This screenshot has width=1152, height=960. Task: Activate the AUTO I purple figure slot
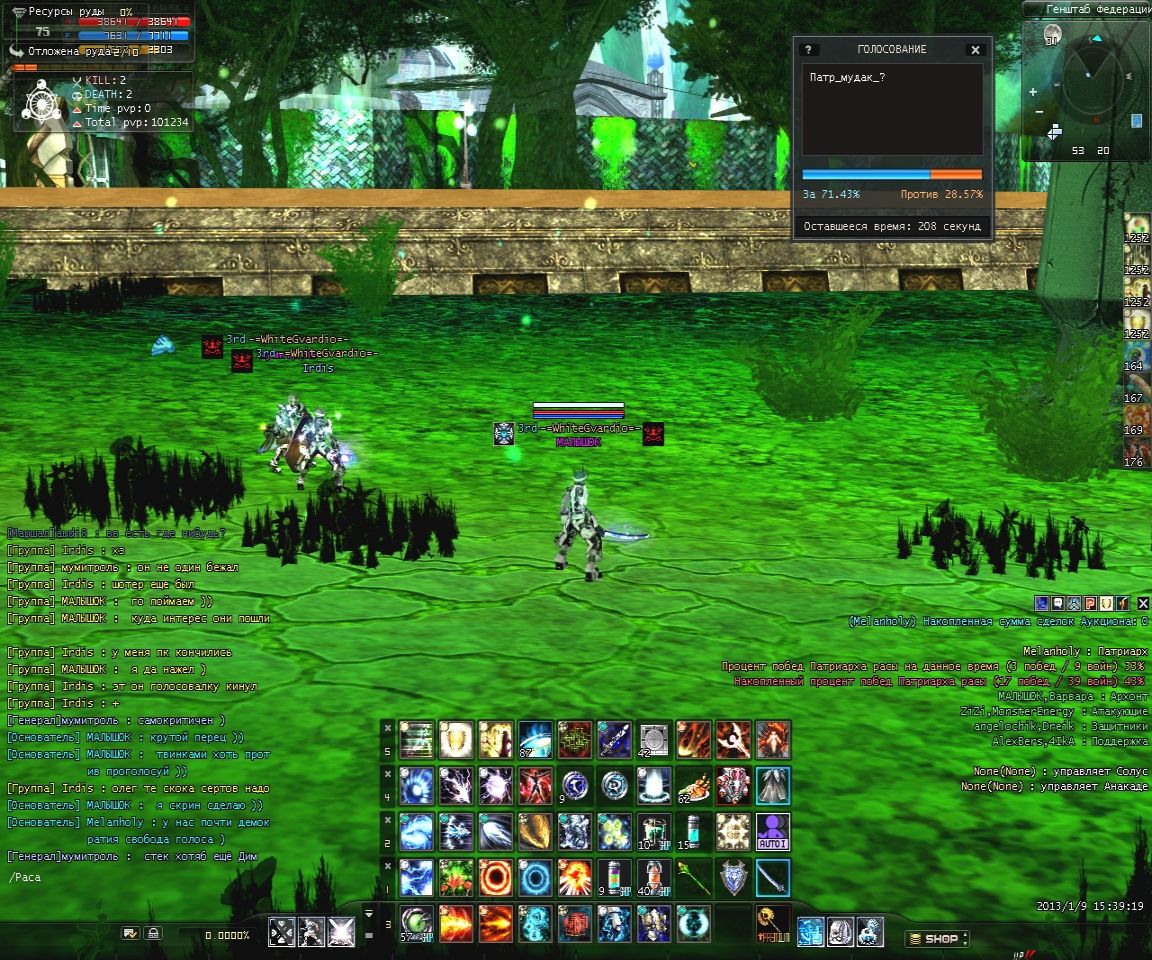772,832
